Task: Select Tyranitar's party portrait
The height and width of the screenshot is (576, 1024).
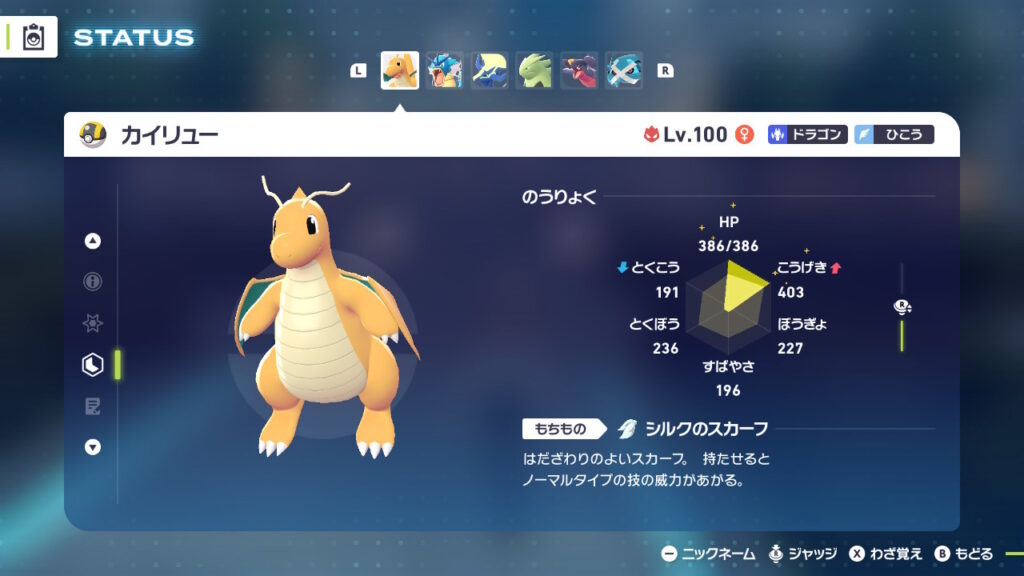Action: tap(535, 71)
